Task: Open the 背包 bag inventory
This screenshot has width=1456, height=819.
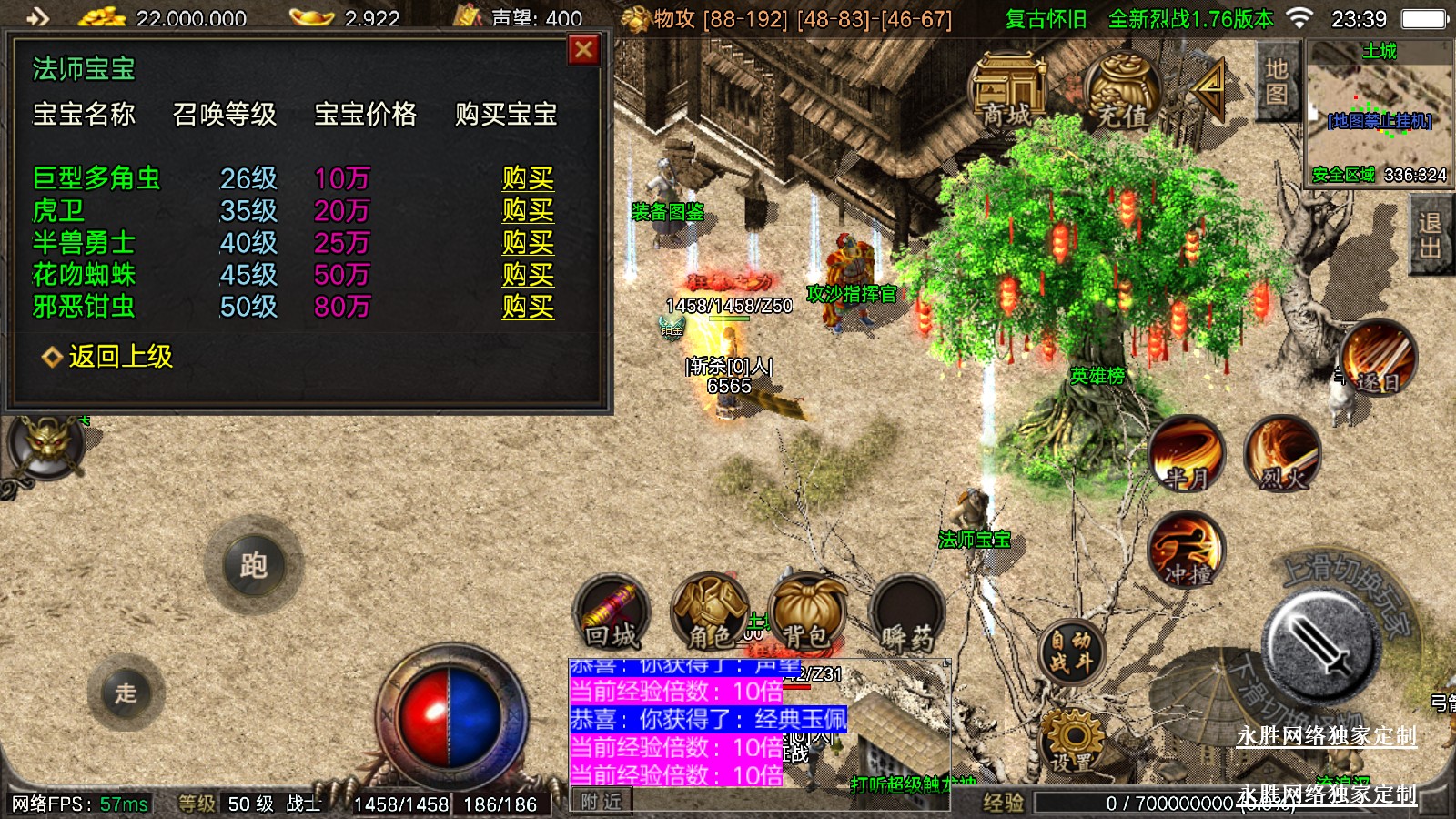Action: [x=806, y=613]
